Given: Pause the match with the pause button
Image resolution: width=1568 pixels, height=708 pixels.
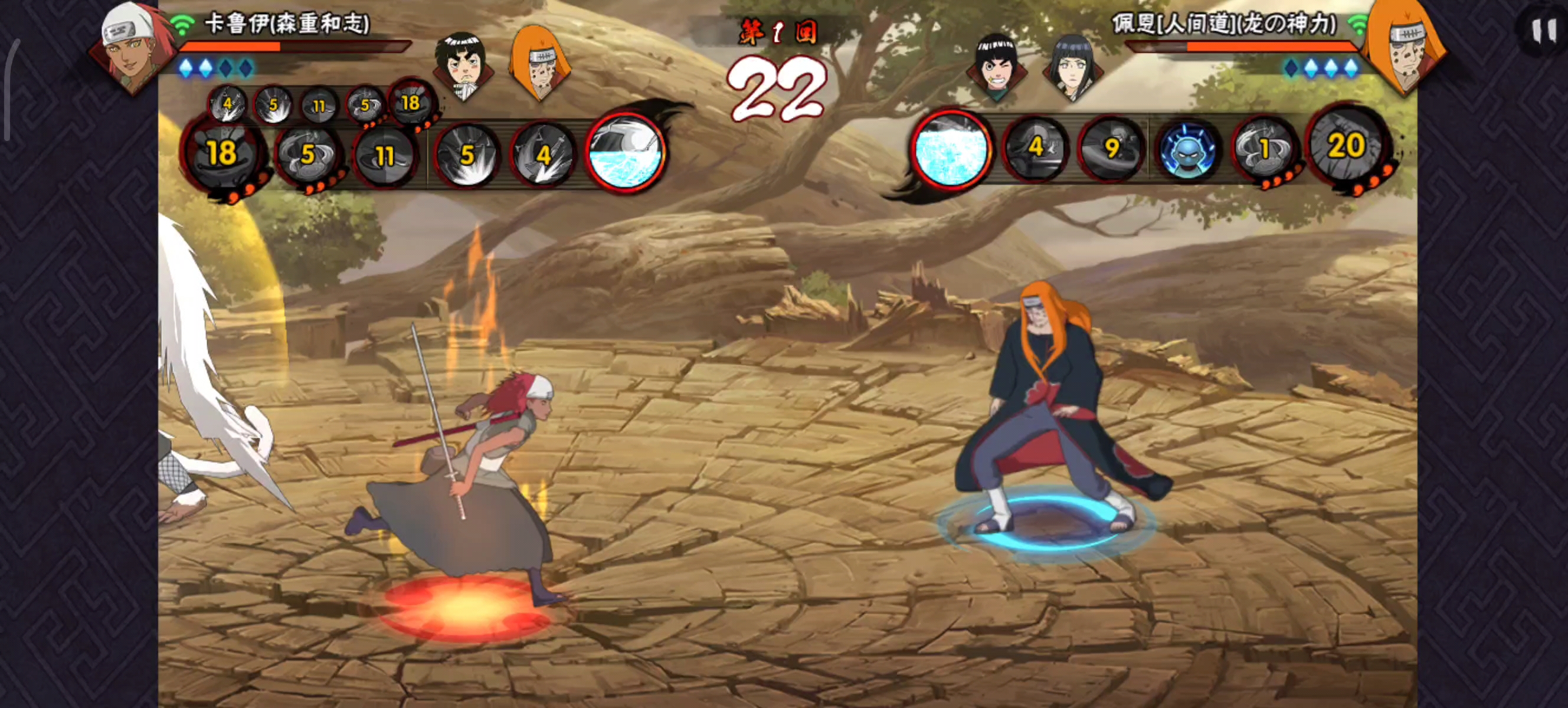Looking at the screenshot, I should pyautogui.click(x=1543, y=31).
